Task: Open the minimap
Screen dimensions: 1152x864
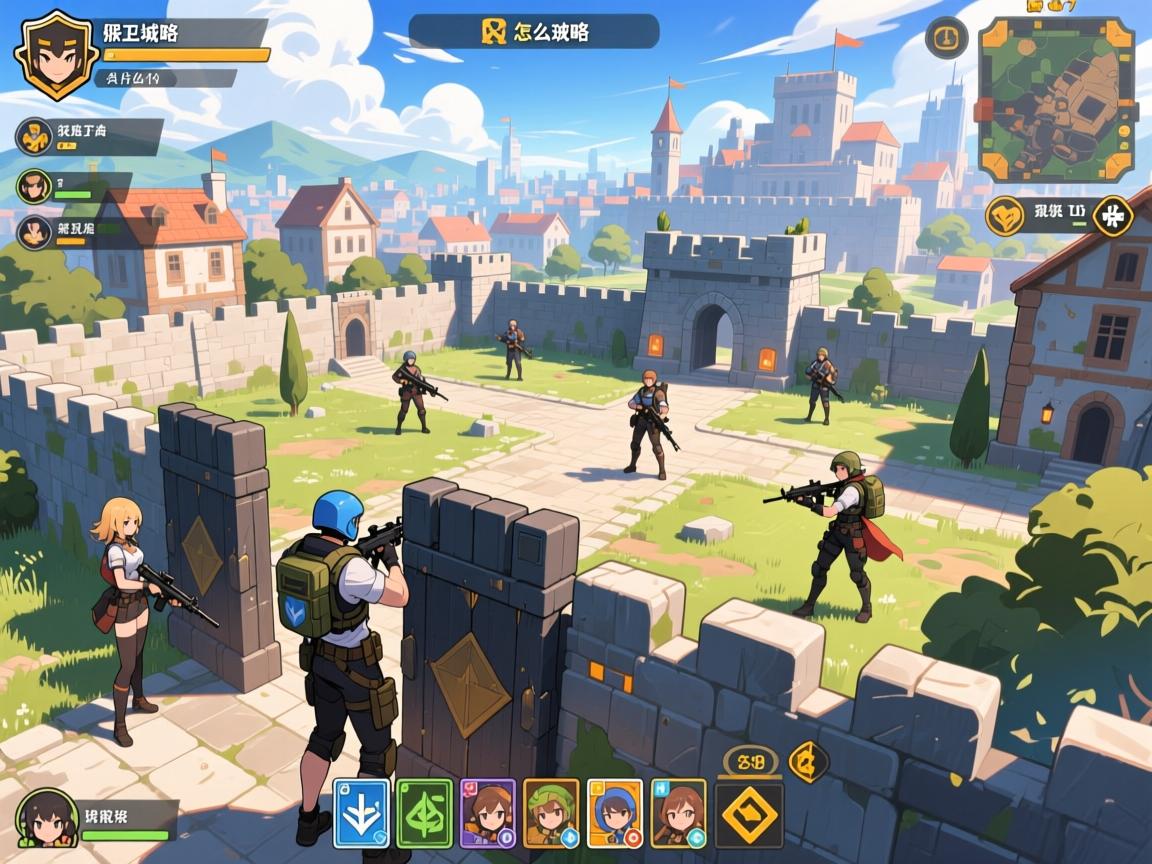Action: point(1056,99)
